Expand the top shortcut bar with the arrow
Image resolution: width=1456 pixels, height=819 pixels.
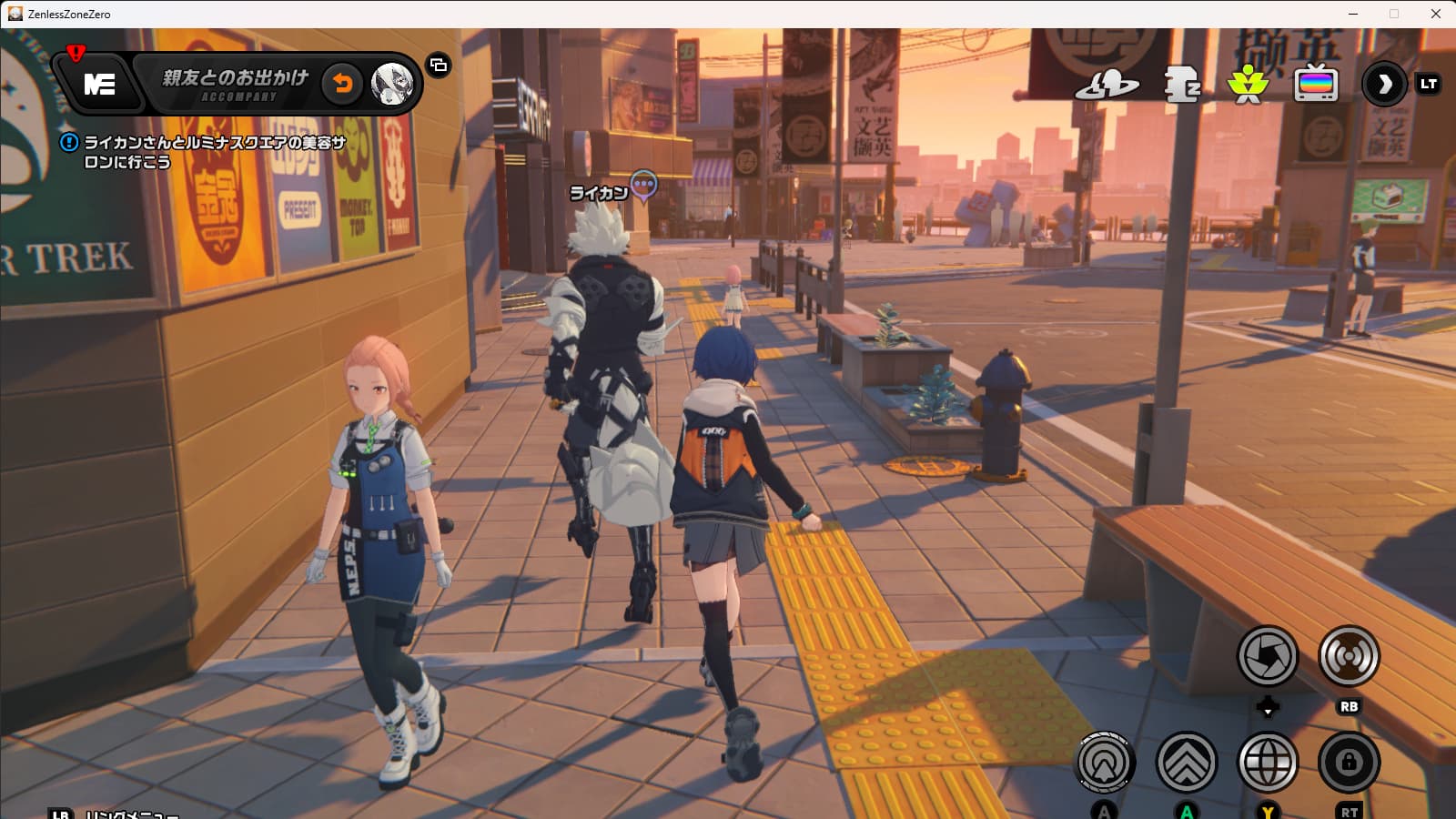click(1384, 85)
